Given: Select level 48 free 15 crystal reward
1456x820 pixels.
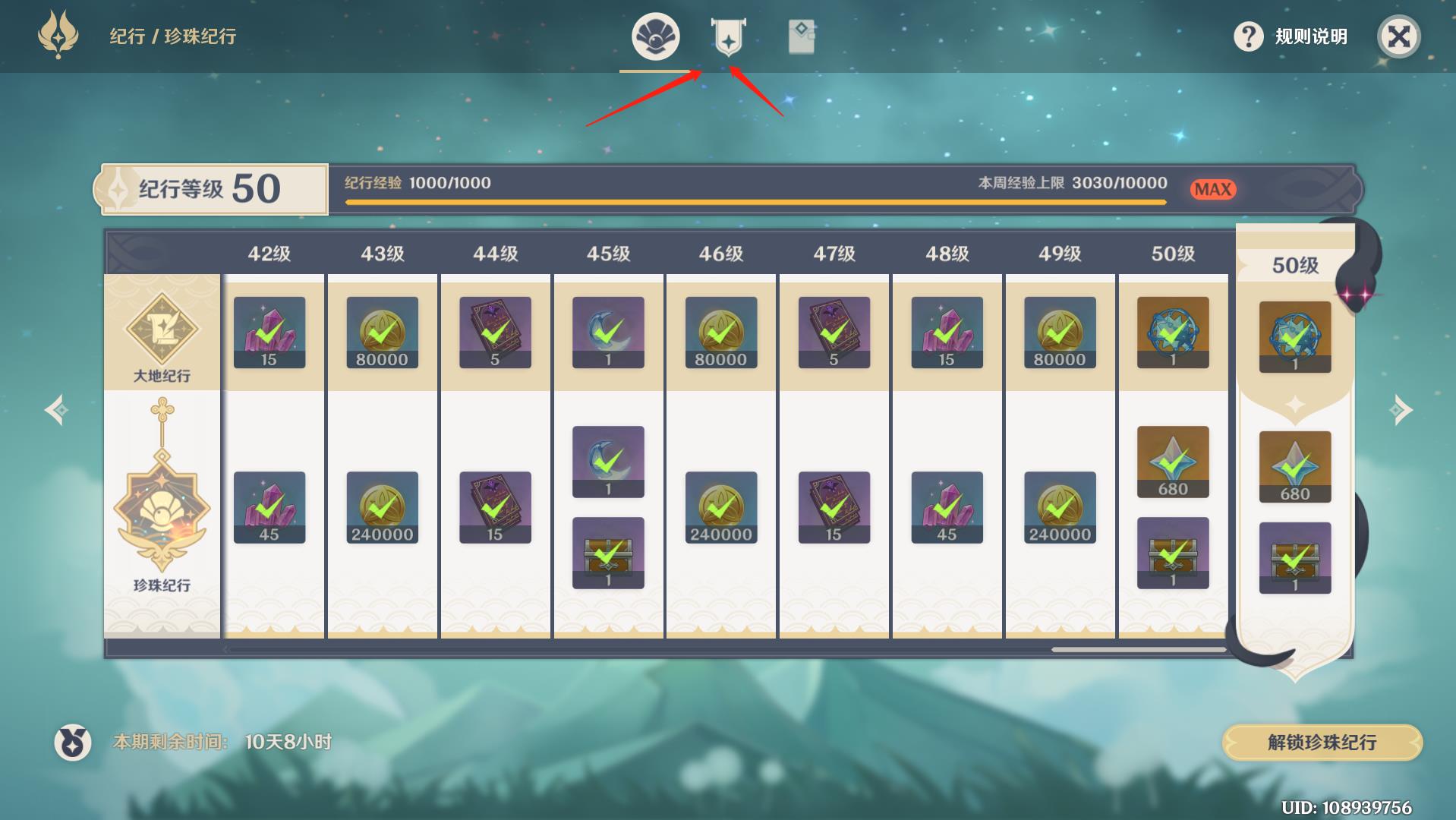Looking at the screenshot, I should tap(947, 333).
